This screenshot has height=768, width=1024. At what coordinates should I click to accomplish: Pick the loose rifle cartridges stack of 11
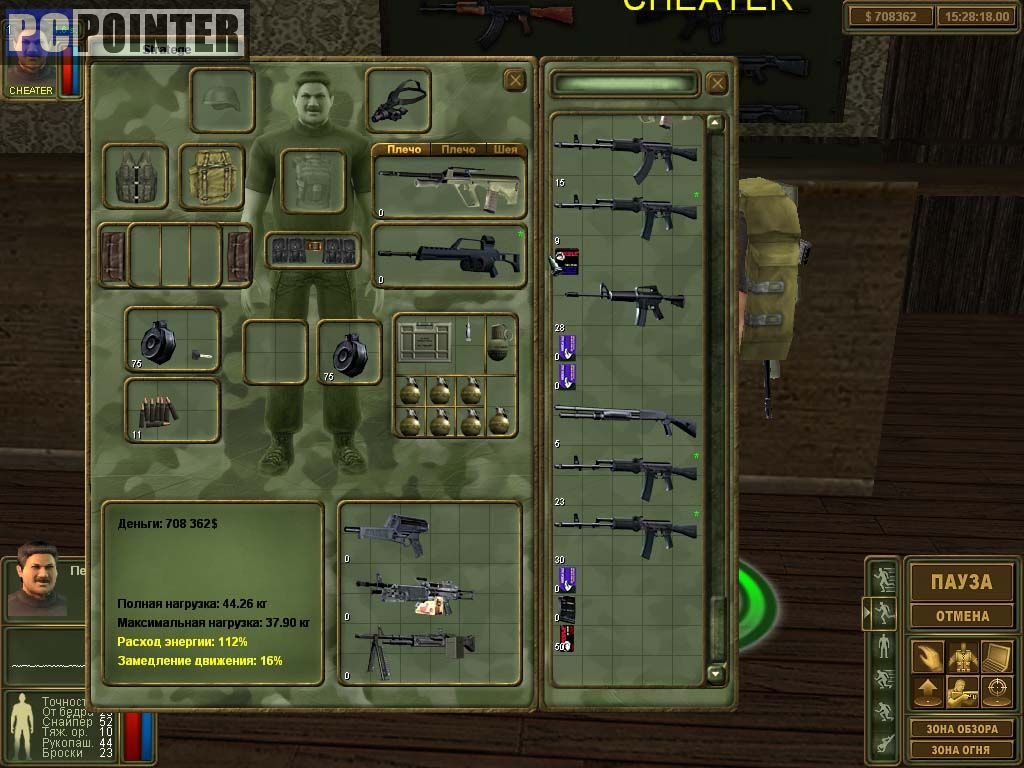coord(172,410)
